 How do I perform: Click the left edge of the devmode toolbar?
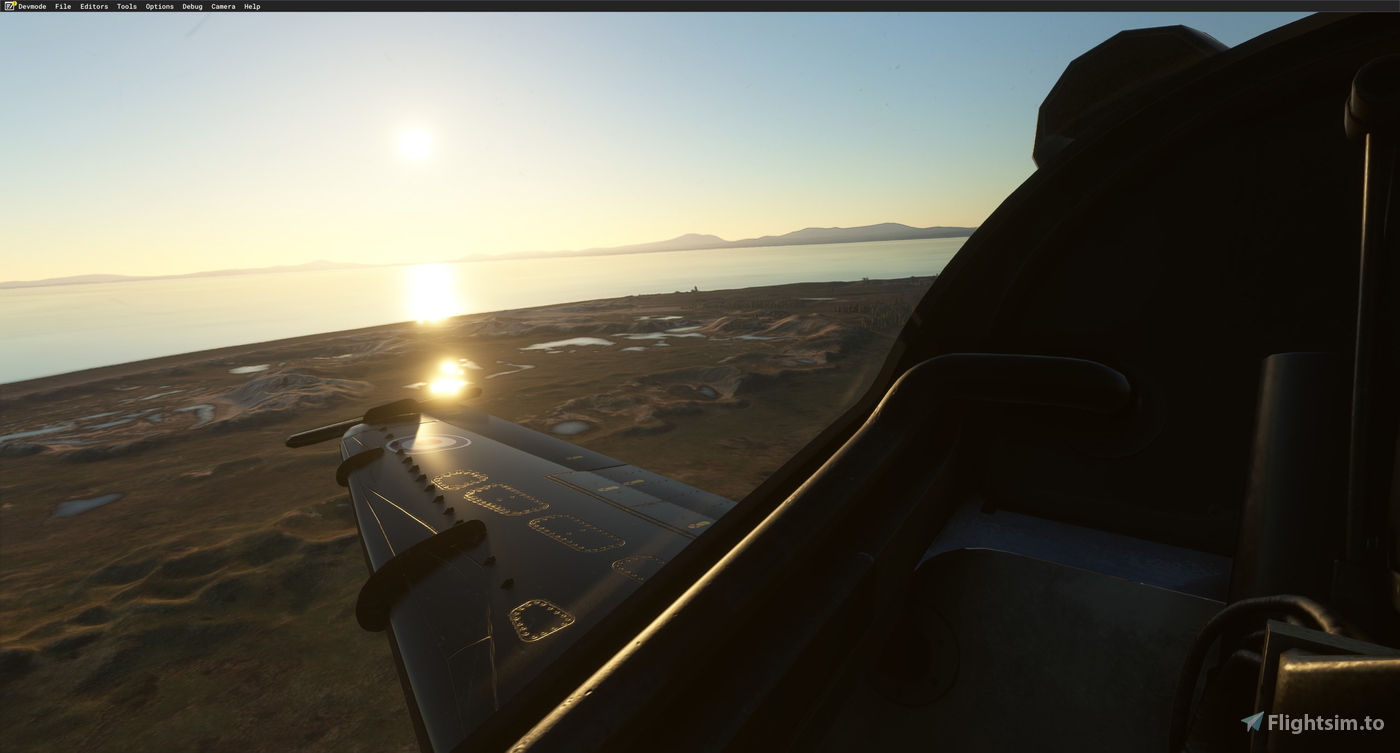tap(3, 6)
